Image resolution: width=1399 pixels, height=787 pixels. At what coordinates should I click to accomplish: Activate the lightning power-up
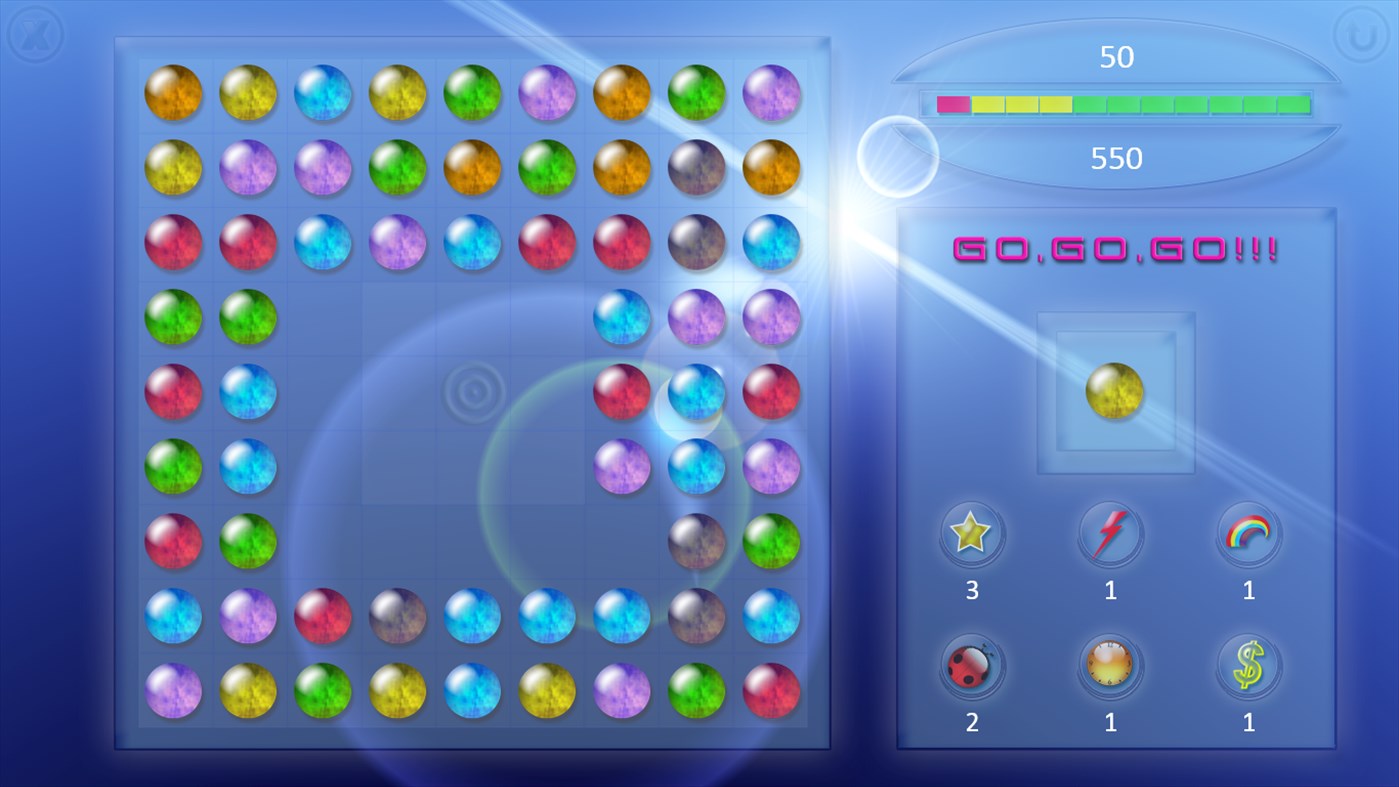[x=1110, y=534]
